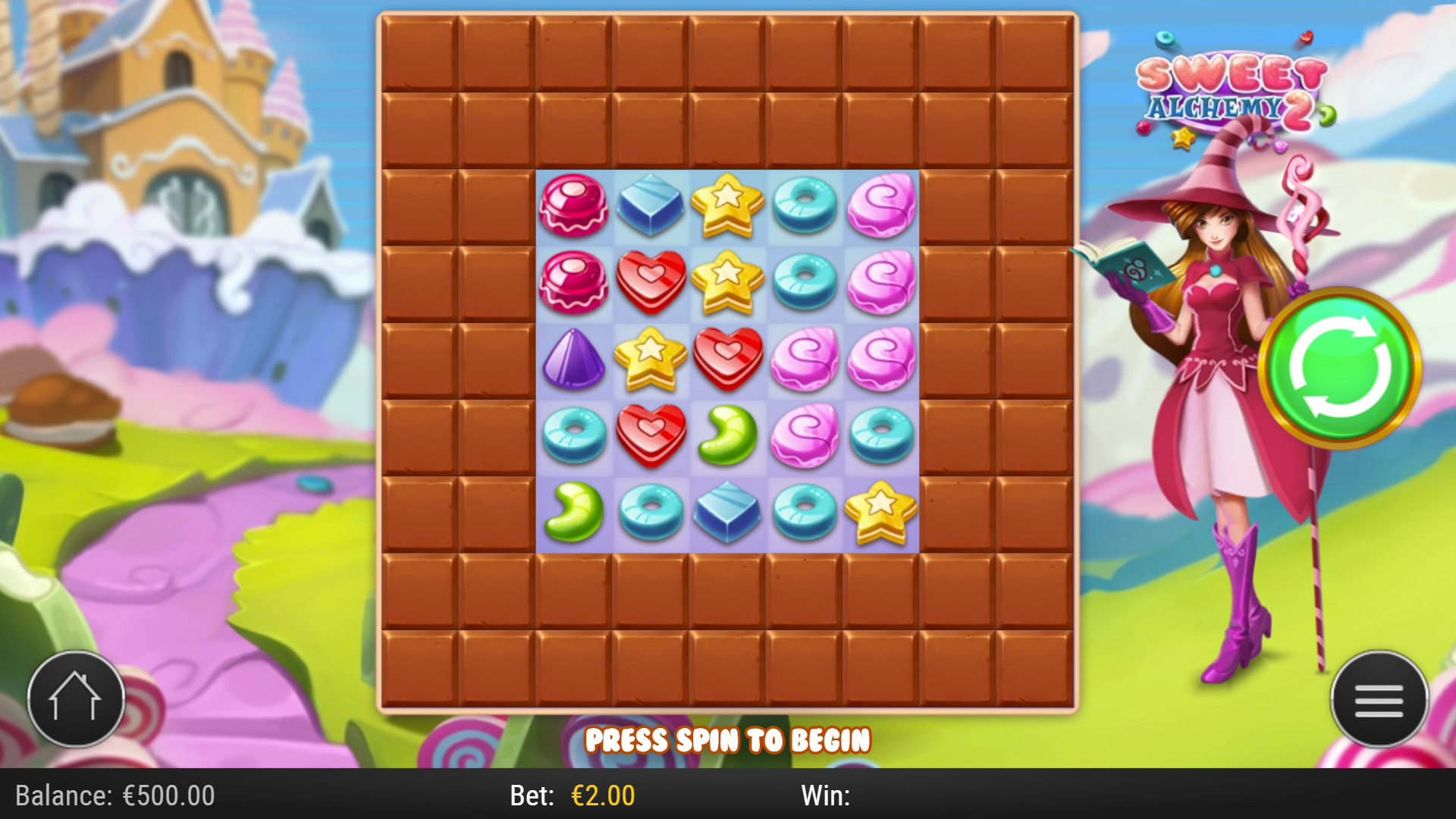Image resolution: width=1456 pixels, height=819 pixels.
Task: Open the bet settings via the €2.00 amount
Action: pyautogui.click(x=603, y=796)
